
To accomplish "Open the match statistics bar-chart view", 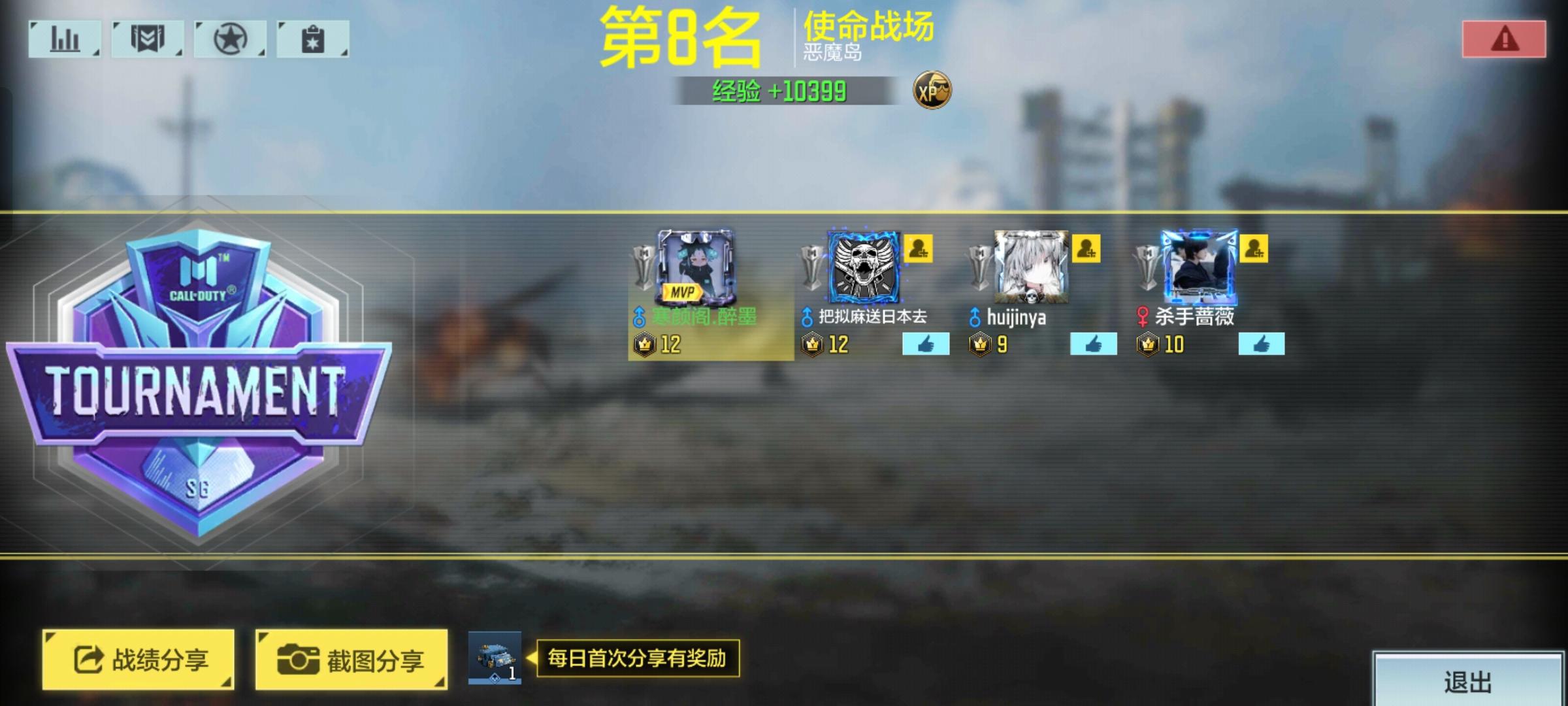I will click(63, 39).
